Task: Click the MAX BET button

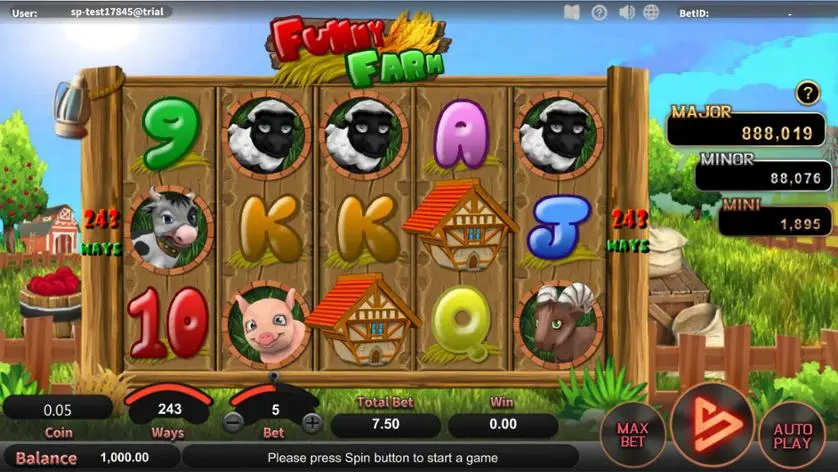Action: point(632,436)
